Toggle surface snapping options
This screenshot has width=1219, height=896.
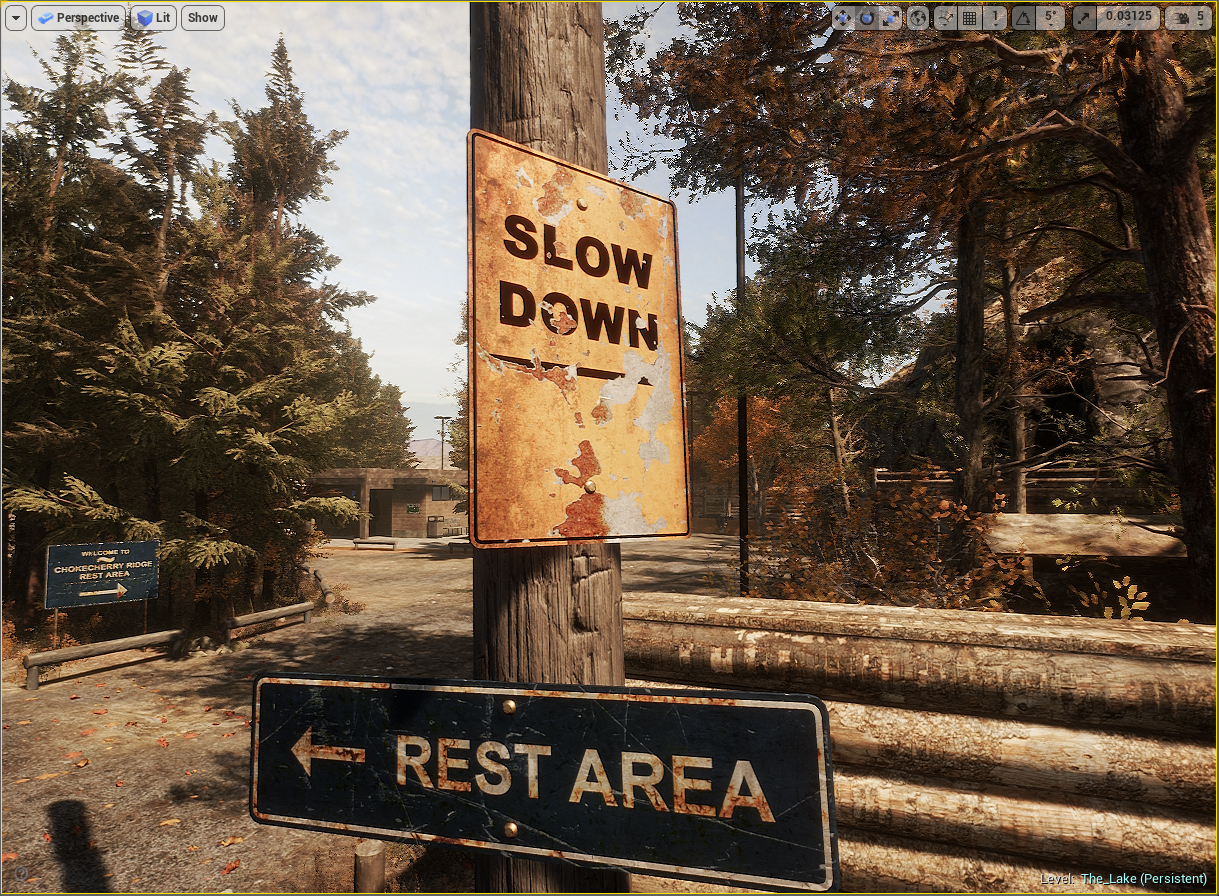pyautogui.click(x=945, y=18)
